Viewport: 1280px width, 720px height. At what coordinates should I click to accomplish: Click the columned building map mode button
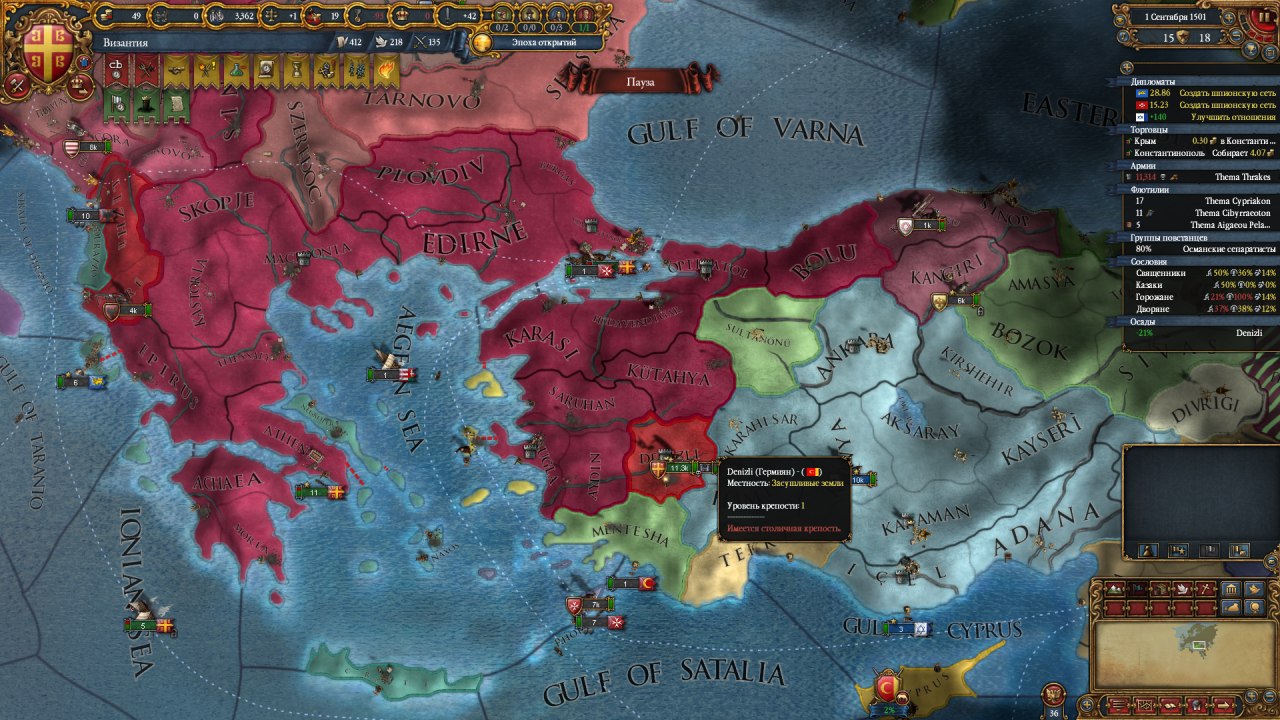click(x=1231, y=589)
